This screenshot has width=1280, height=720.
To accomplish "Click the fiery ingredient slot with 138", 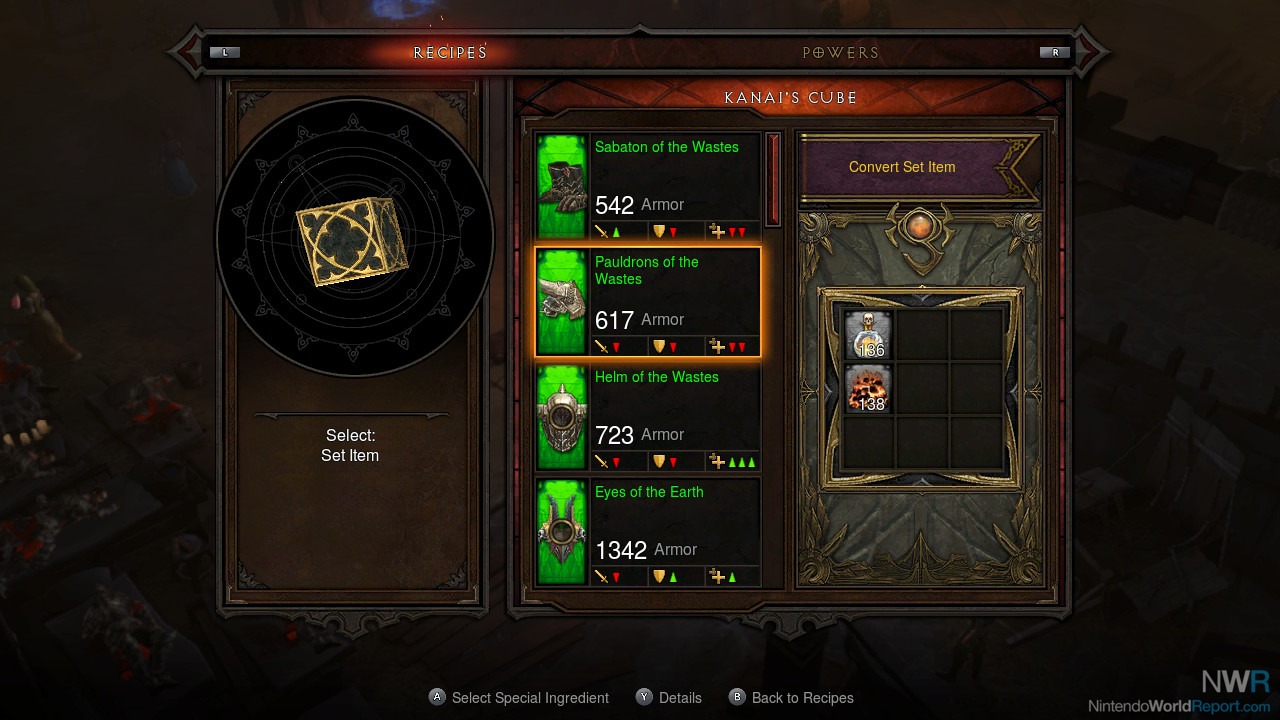I will point(868,389).
